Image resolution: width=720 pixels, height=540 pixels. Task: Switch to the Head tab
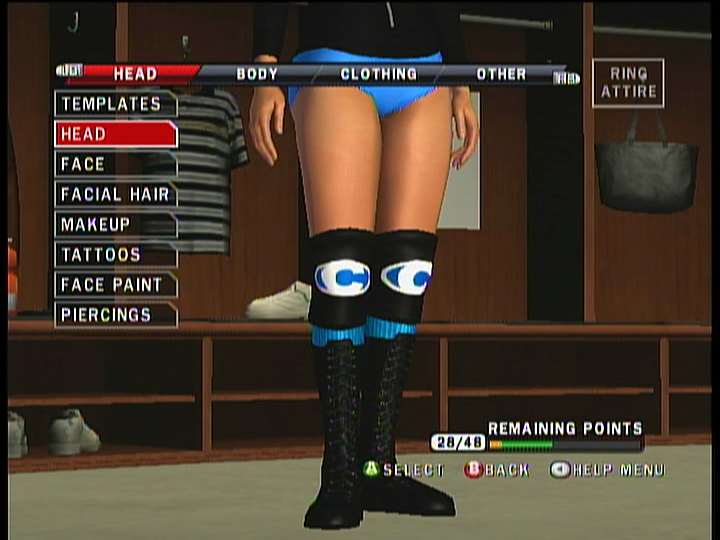[x=134, y=74]
